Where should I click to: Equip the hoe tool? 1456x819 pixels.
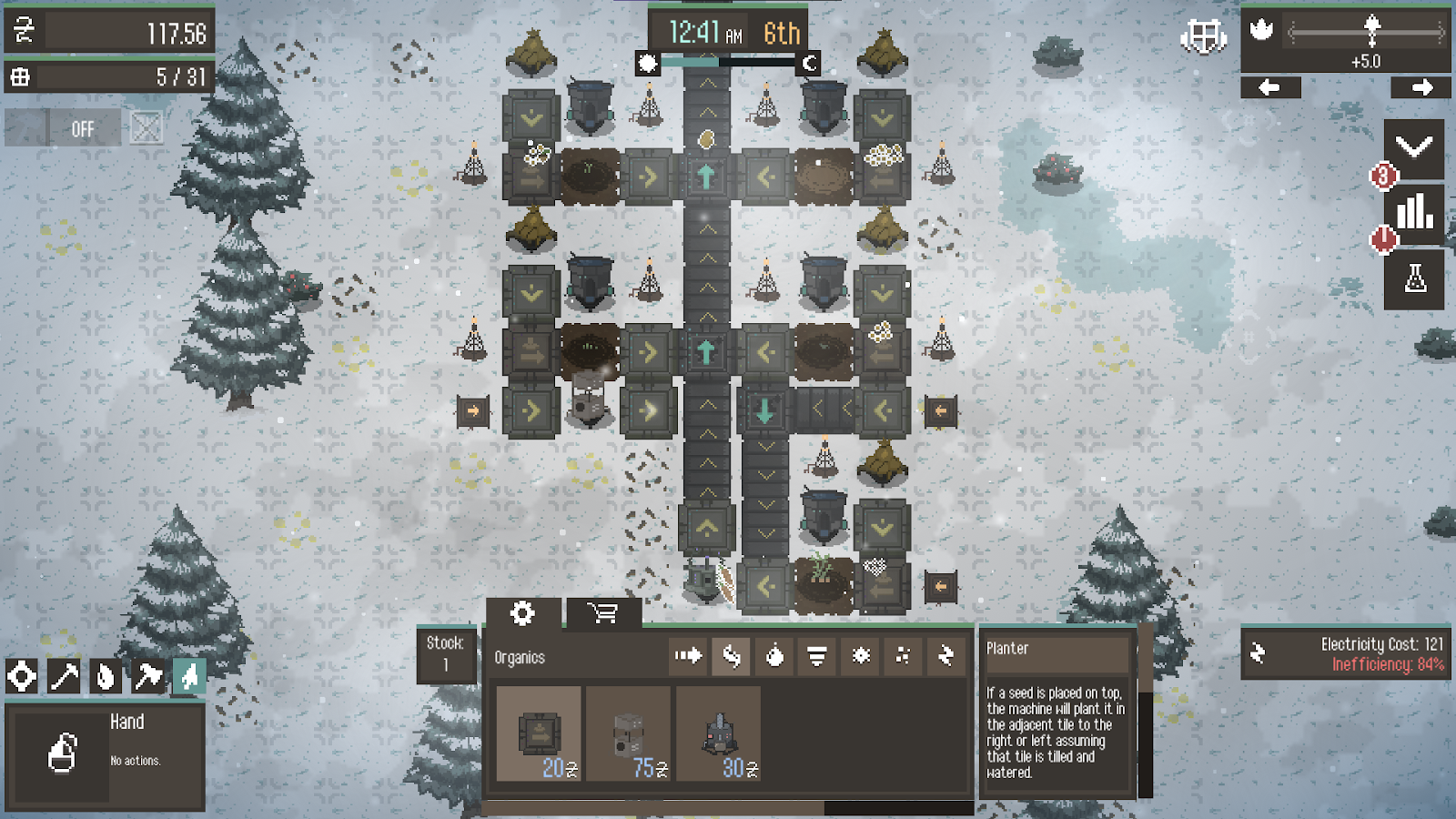(x=64, y=676)
